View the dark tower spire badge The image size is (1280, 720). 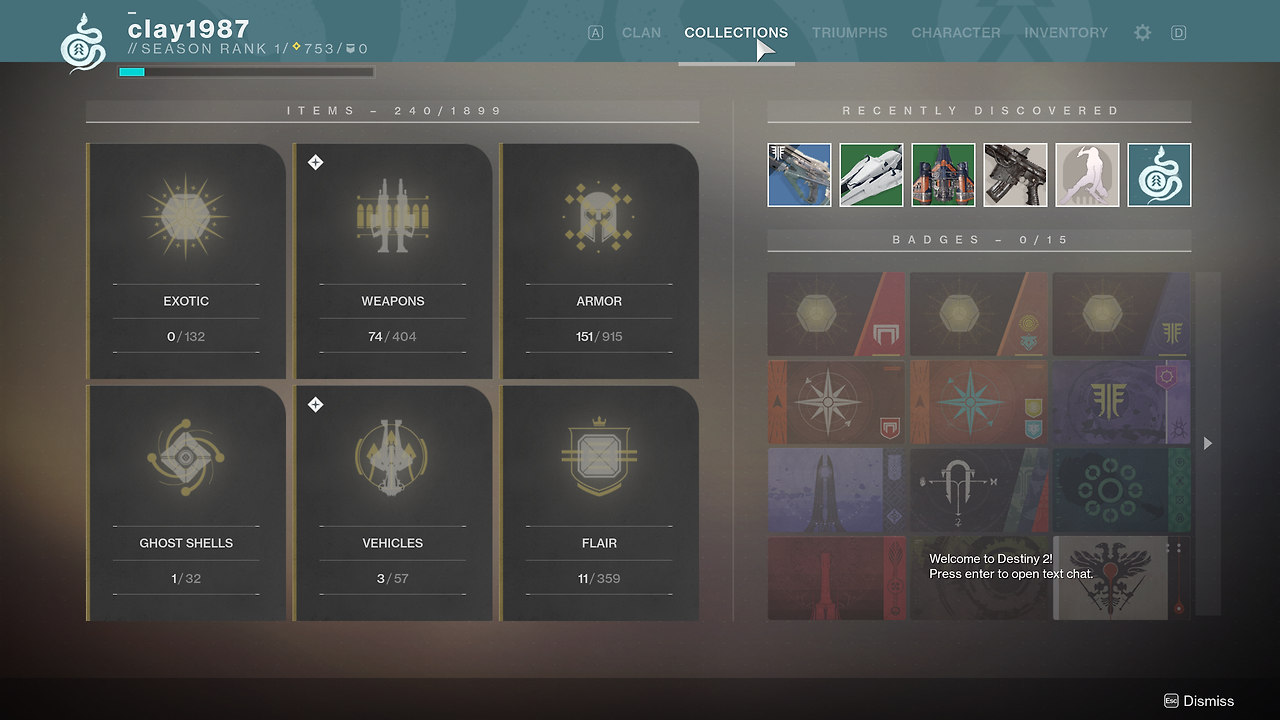point(836,490)
